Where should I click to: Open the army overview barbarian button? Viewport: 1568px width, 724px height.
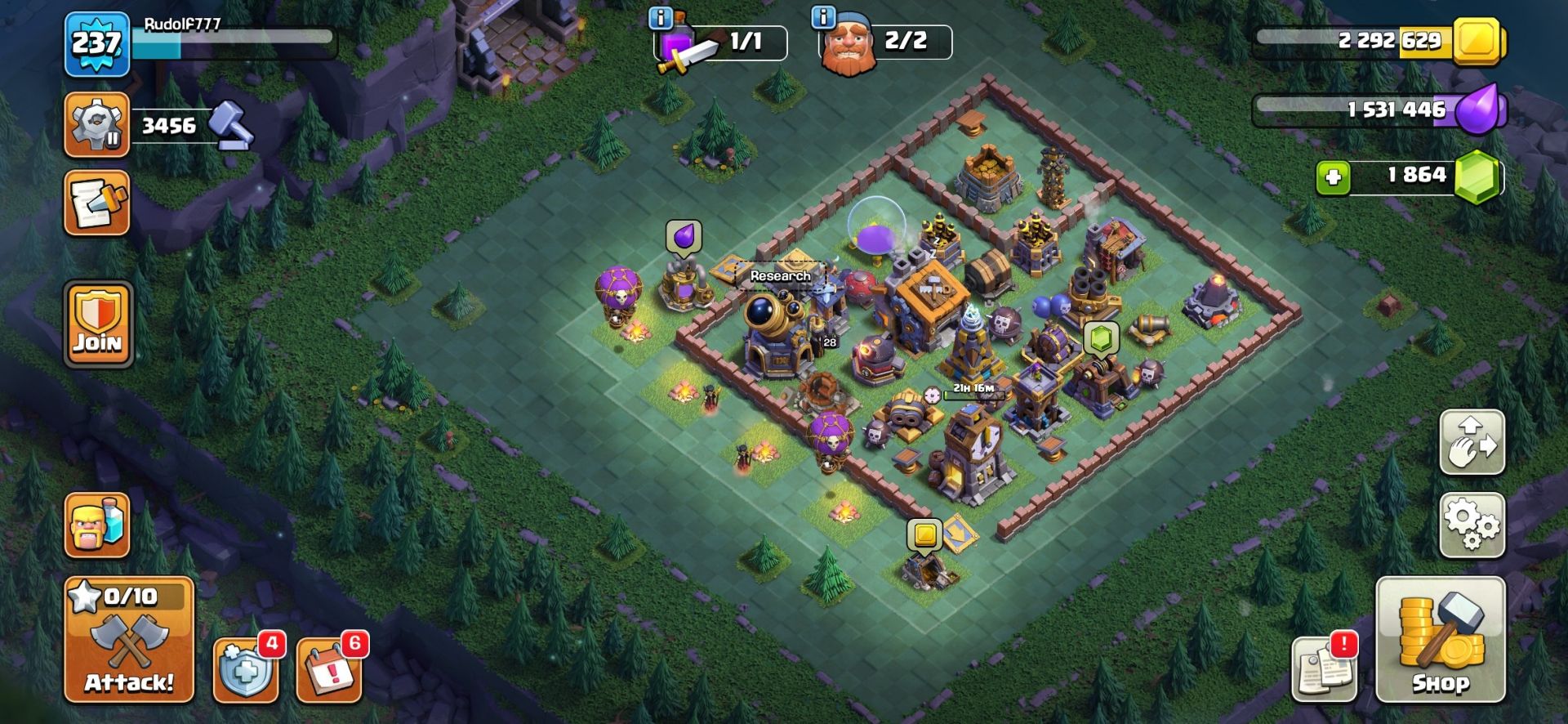point(97,525)
